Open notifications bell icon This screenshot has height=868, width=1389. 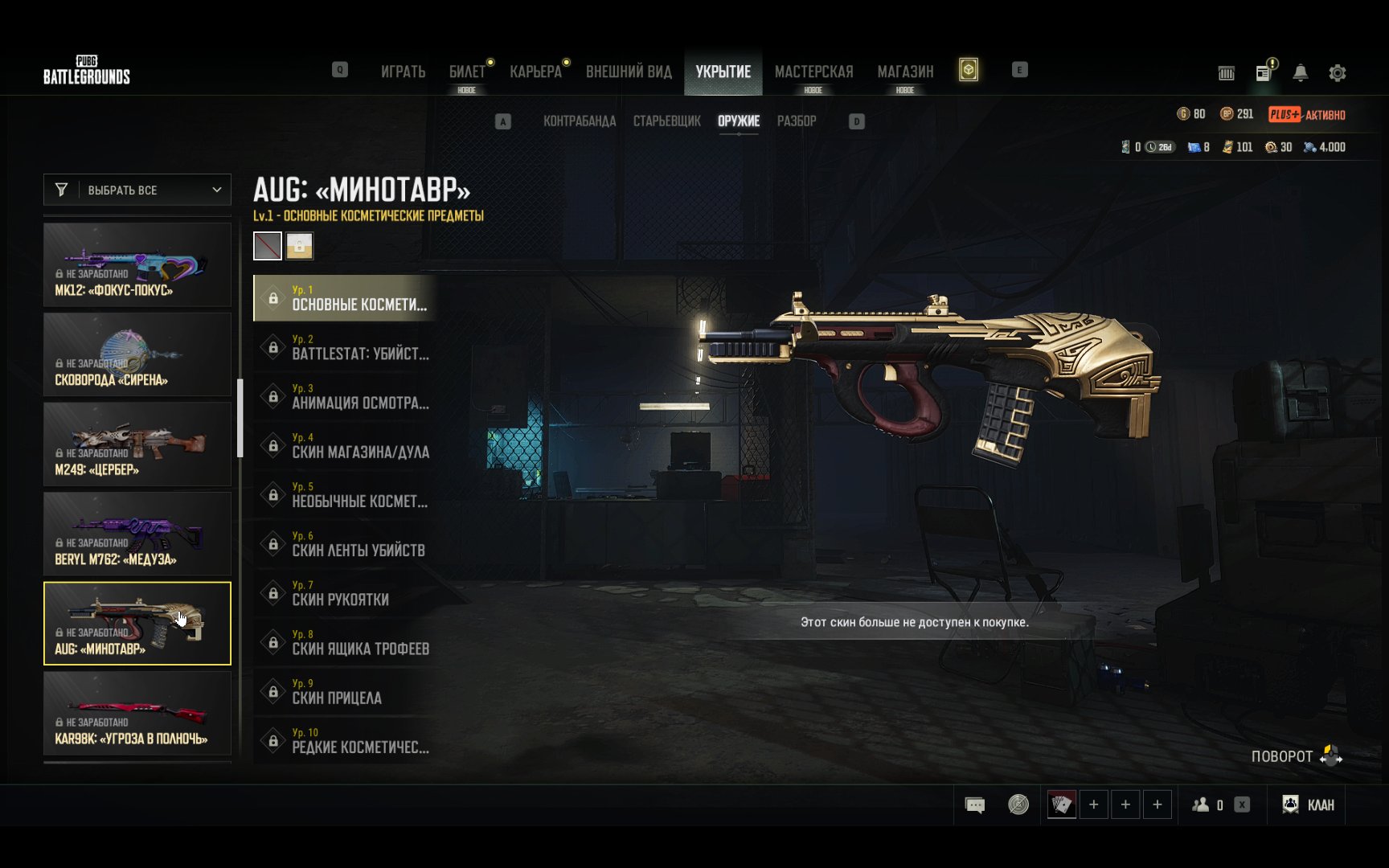point(1300,73)
